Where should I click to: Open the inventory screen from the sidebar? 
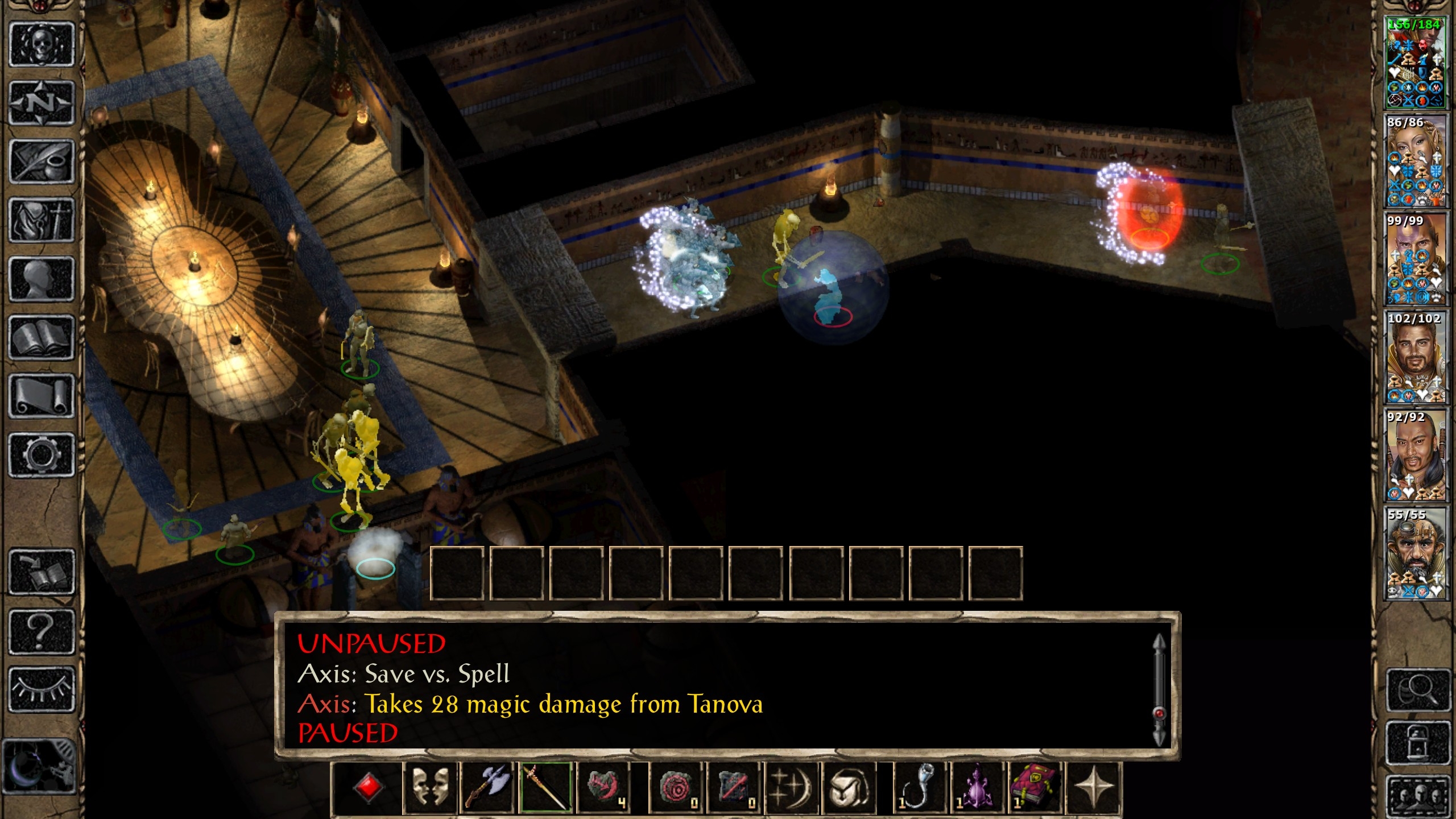point(41,221)
